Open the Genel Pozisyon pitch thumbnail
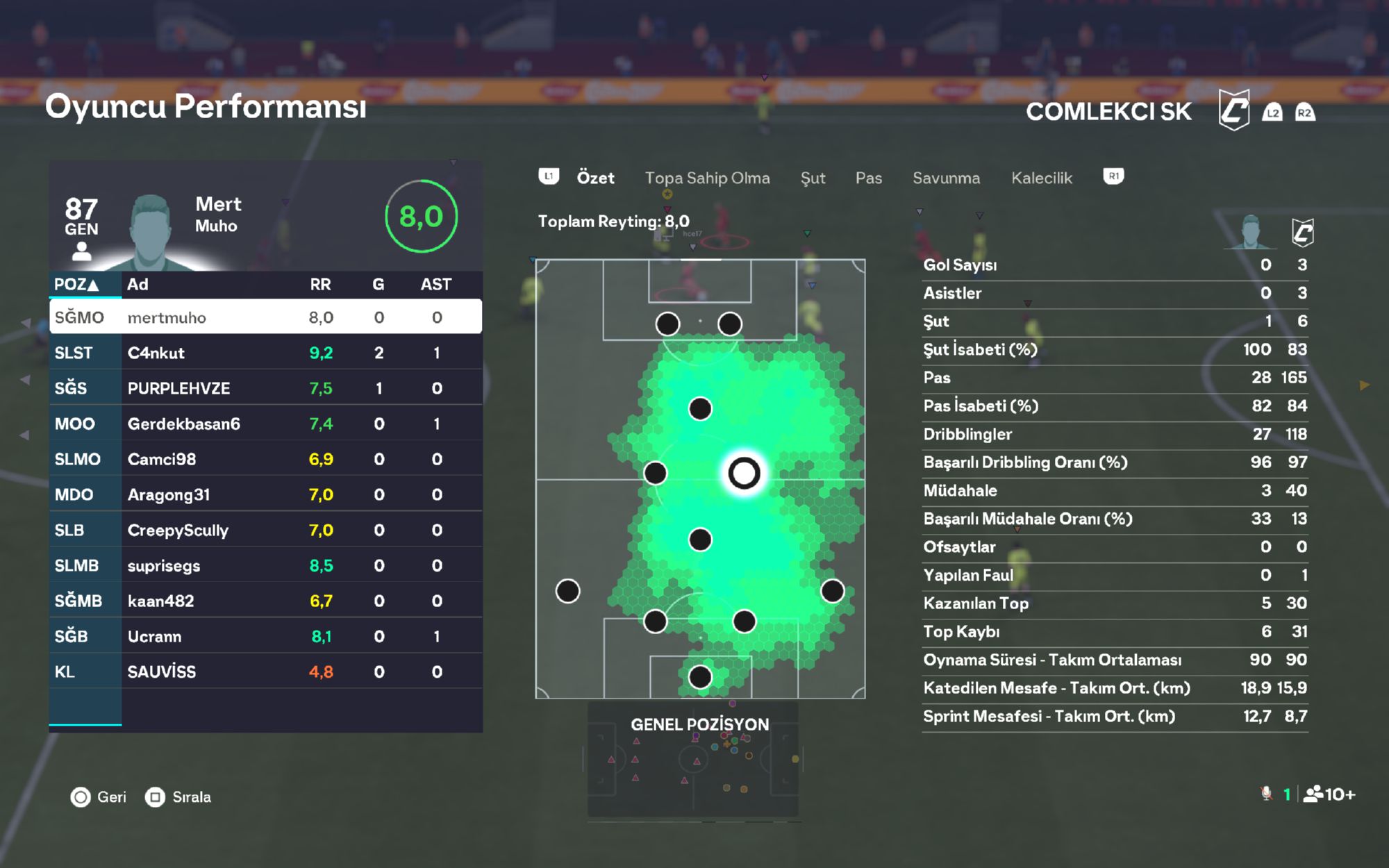 click(693, 764)
